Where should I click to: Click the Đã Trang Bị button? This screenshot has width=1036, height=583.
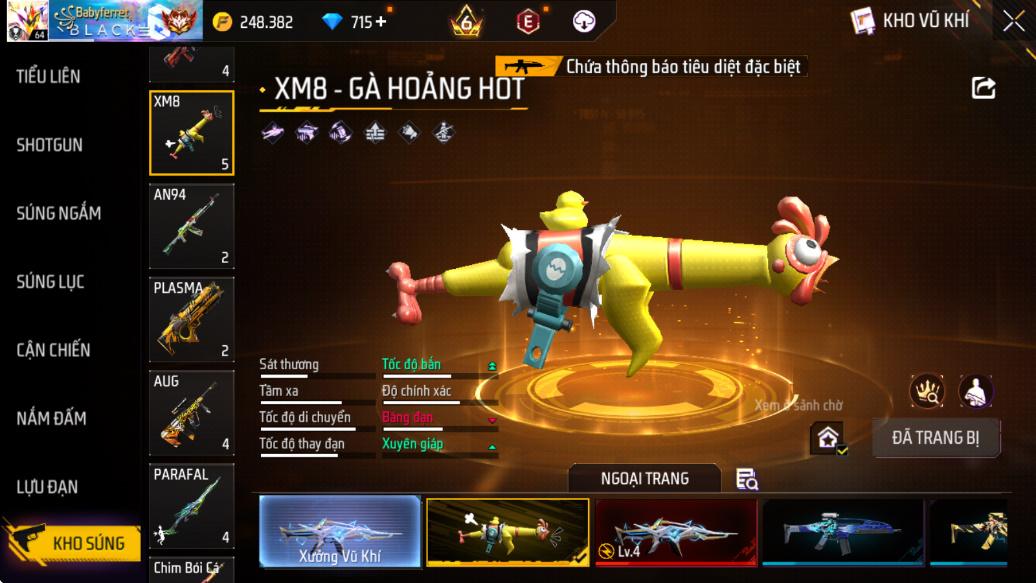tap(936, 438)
